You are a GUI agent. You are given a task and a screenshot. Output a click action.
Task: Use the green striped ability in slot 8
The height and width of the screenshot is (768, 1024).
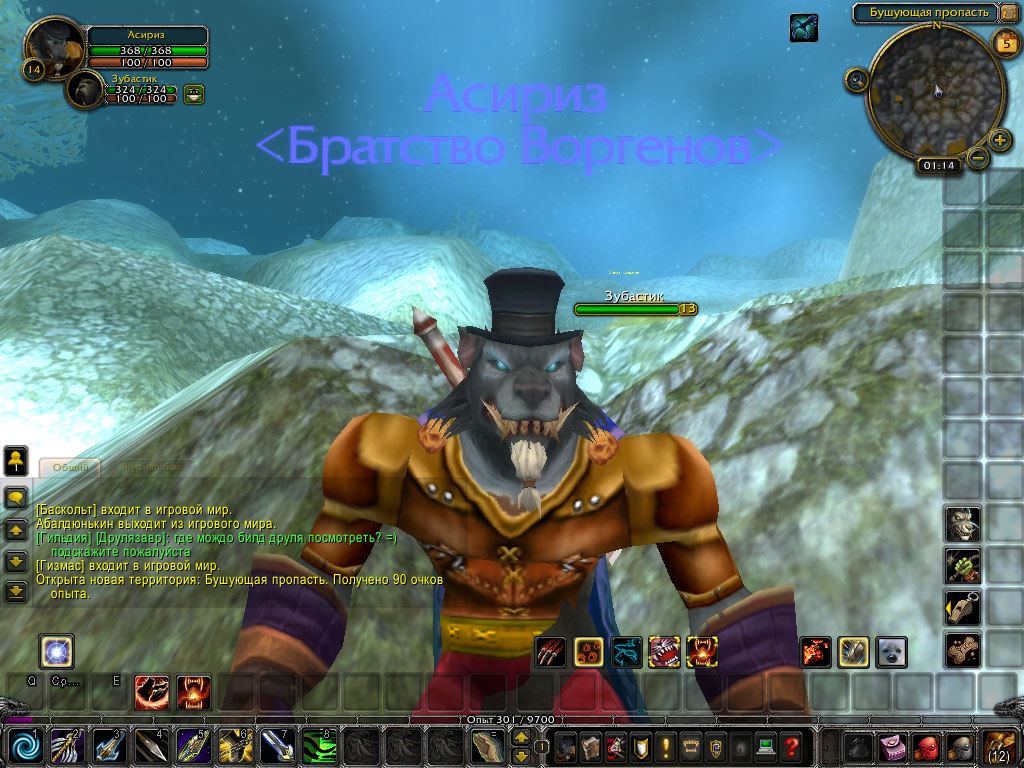pyautogui.click(x=319, y=746)
